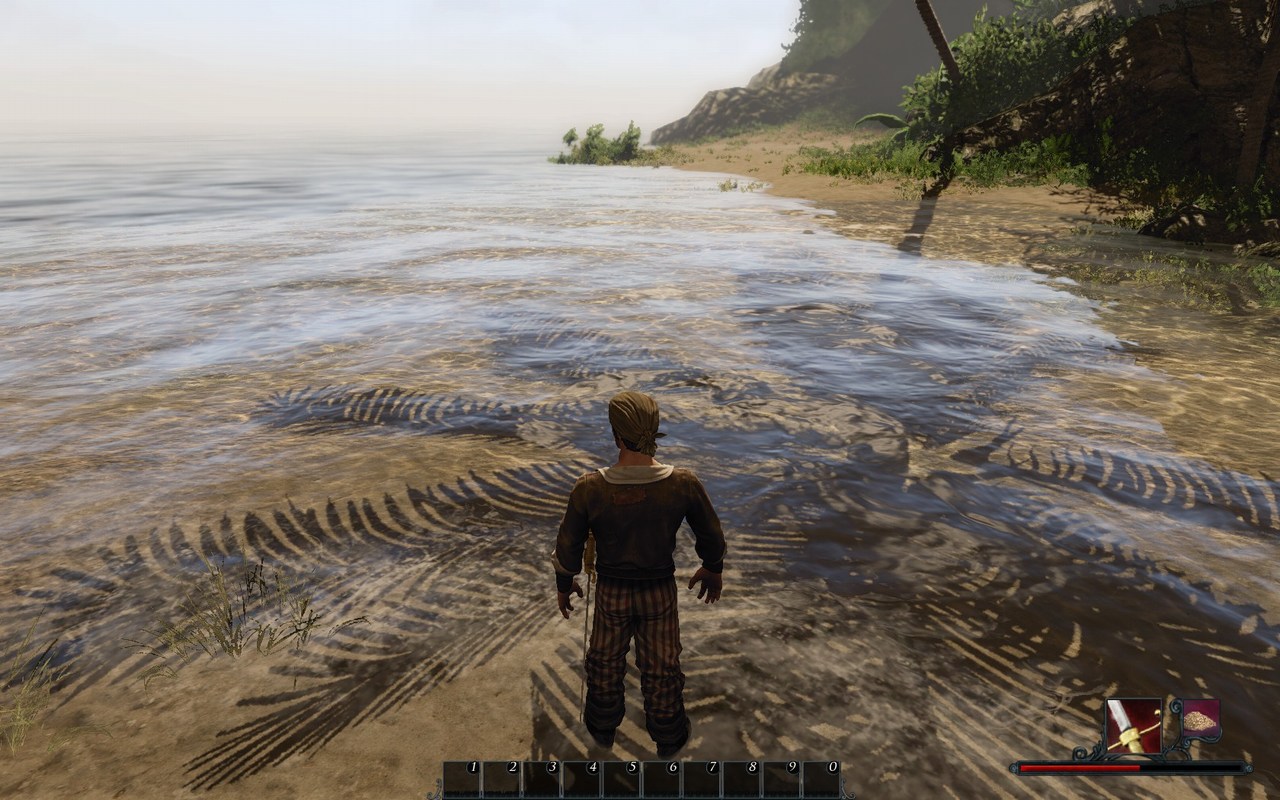Activate hotbar slot number 5
1280x800 pixels.
coord(622,780)
